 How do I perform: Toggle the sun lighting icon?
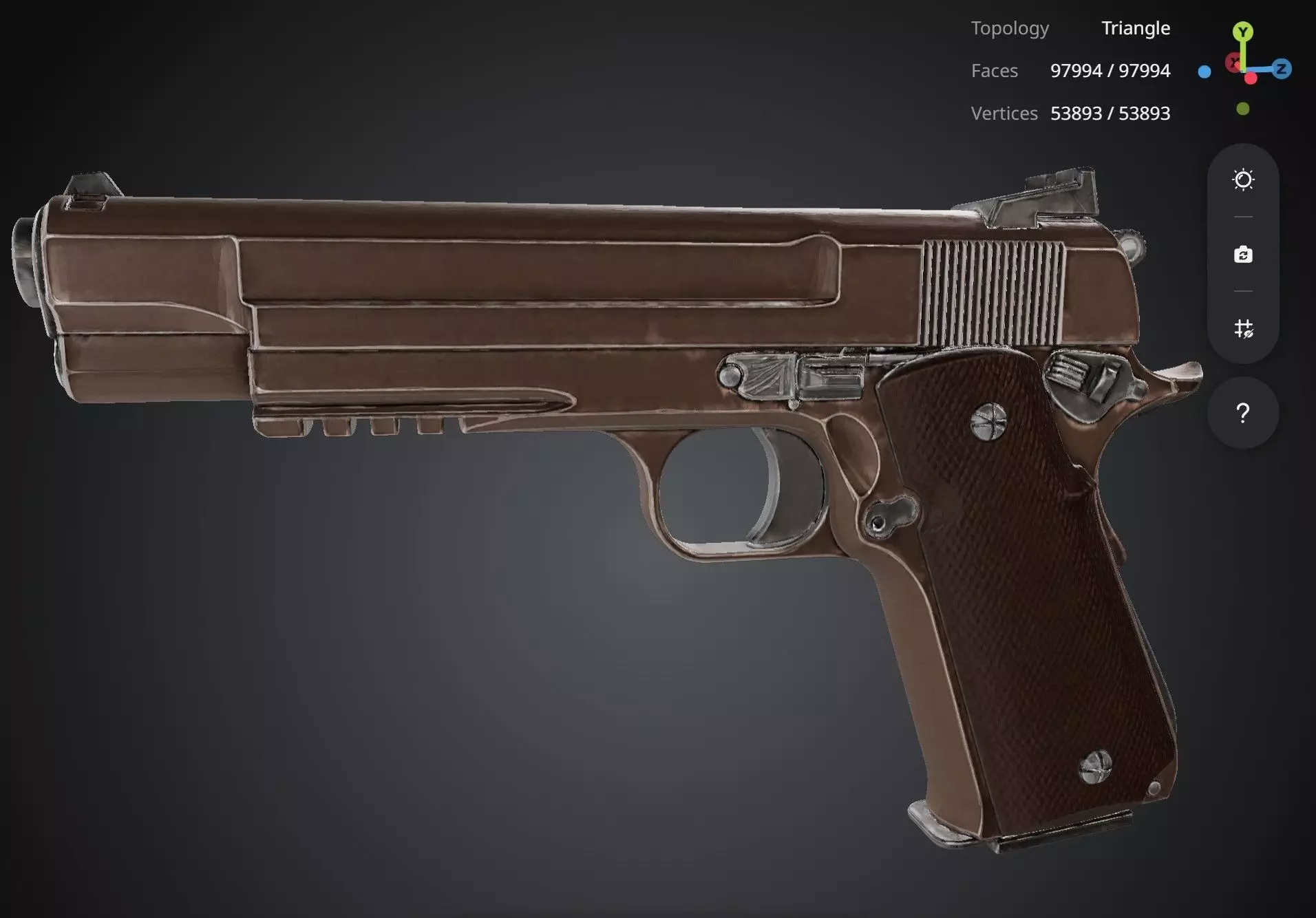[x=1243, y=180]
